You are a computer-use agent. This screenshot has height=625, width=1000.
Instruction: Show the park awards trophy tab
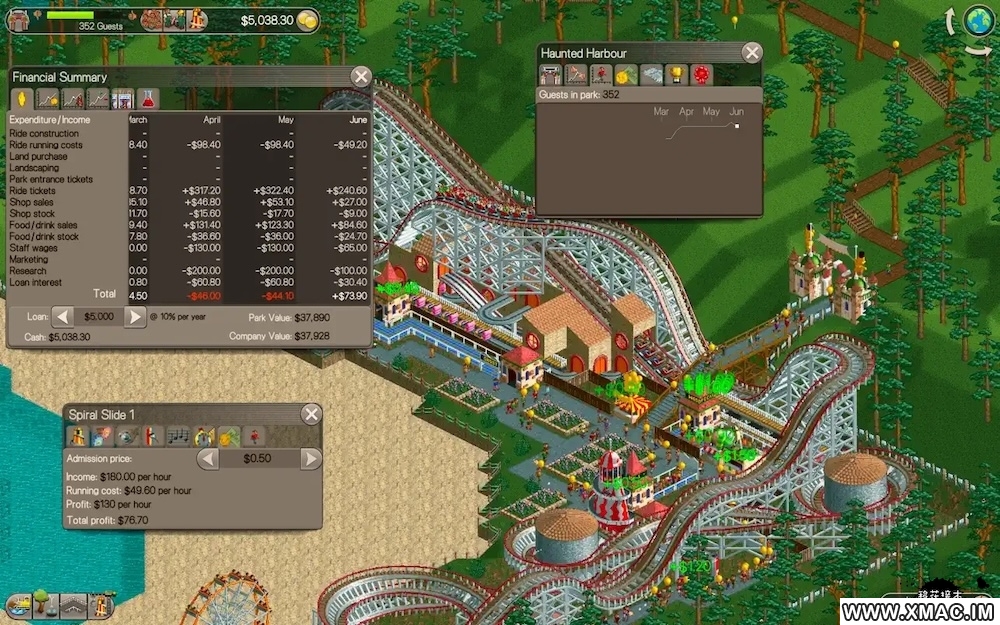pyautogui.click(x=676, y=74)
